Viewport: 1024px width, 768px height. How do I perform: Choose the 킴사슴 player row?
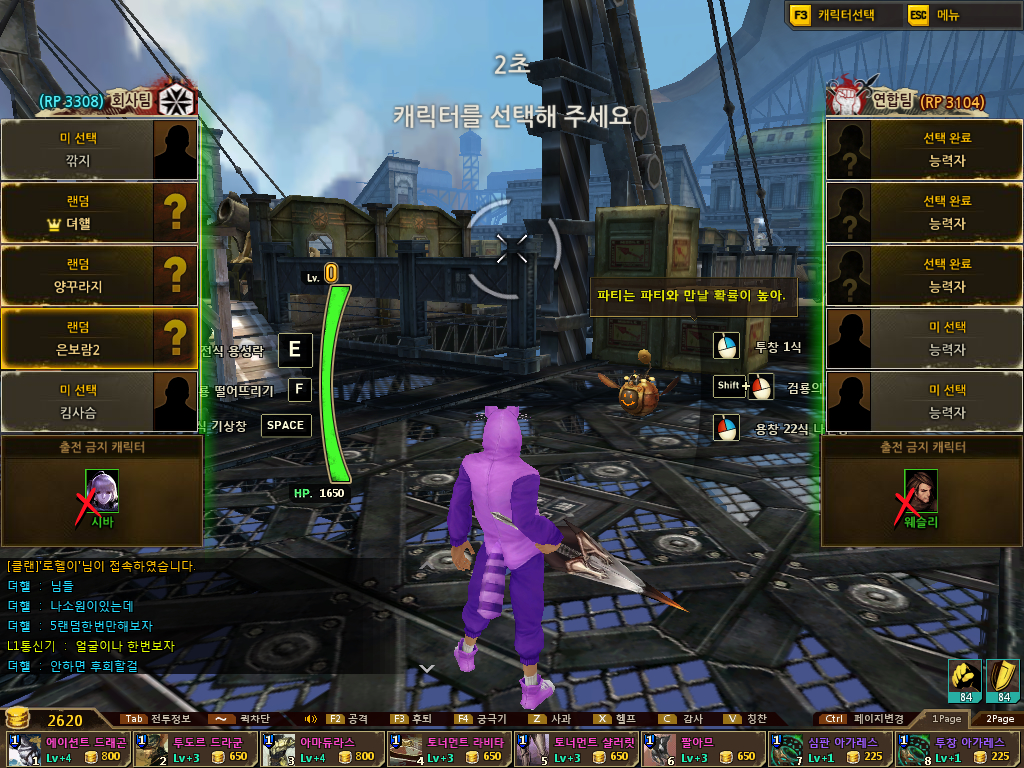(98, 401)
